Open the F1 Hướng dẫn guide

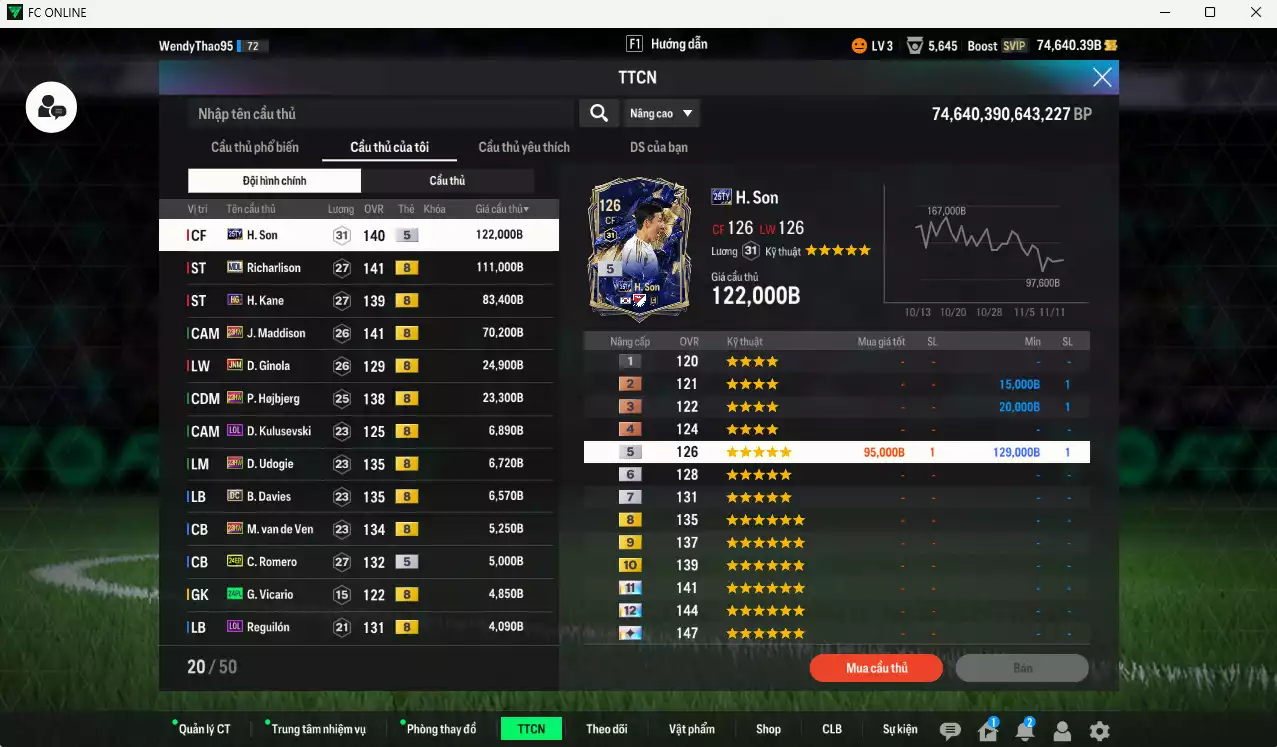coord(667,45)
